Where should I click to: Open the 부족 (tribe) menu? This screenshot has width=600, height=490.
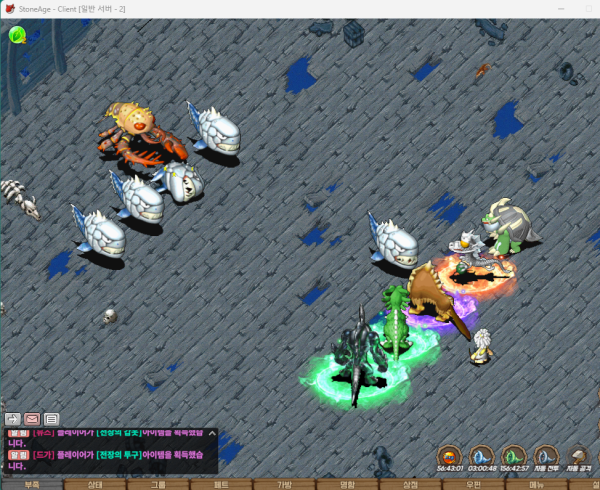(32, 484)
